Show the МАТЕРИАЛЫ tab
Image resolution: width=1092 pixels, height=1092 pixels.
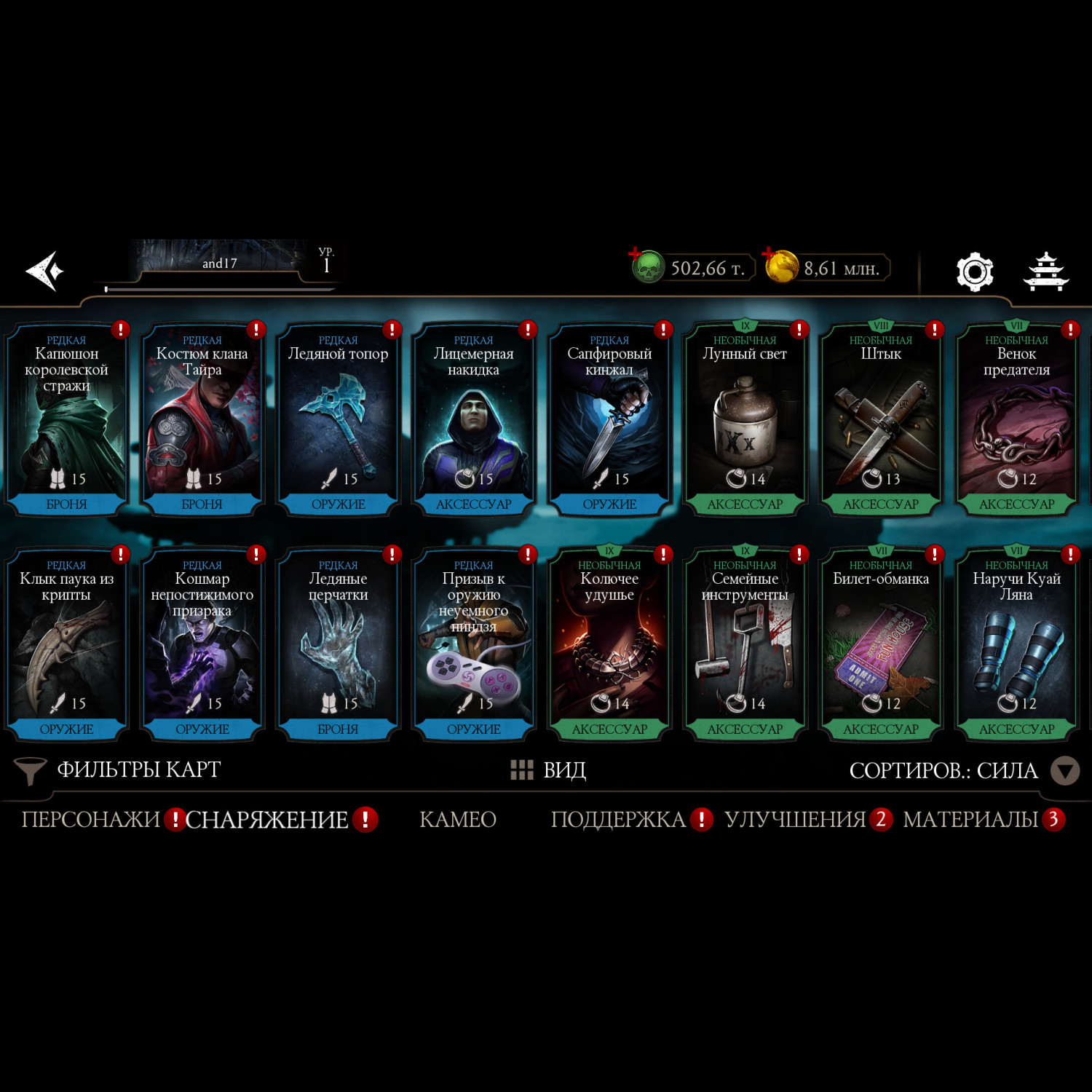coord(970,820)
